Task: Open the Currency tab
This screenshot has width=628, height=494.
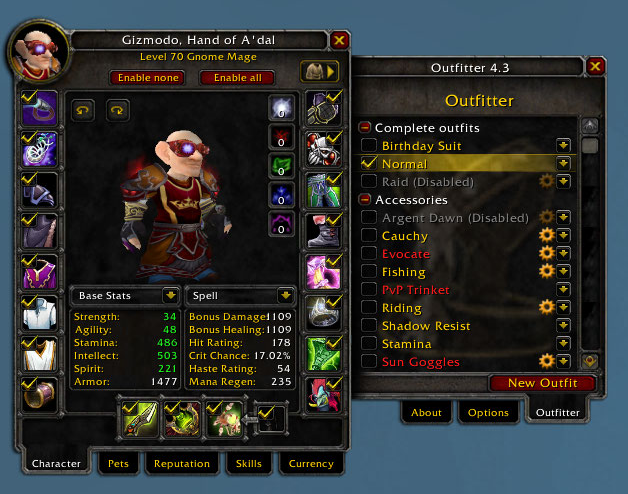Action: pyautogui.click(x=311, y=464)
